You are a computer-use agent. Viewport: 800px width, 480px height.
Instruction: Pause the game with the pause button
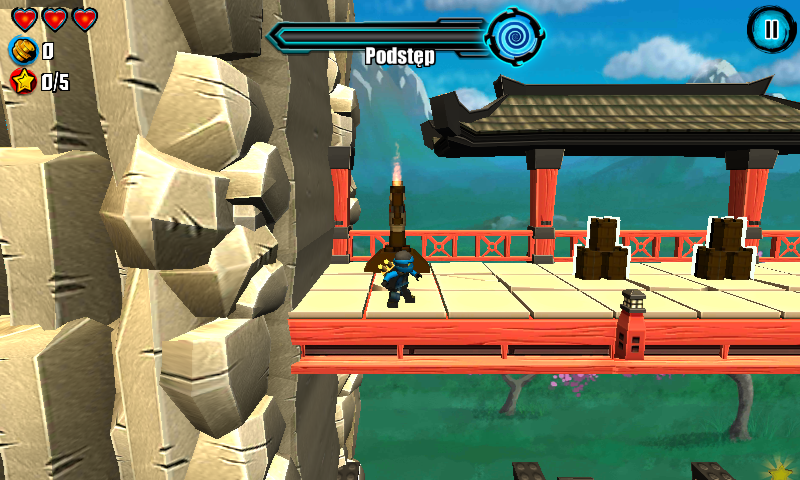point(770,29)
